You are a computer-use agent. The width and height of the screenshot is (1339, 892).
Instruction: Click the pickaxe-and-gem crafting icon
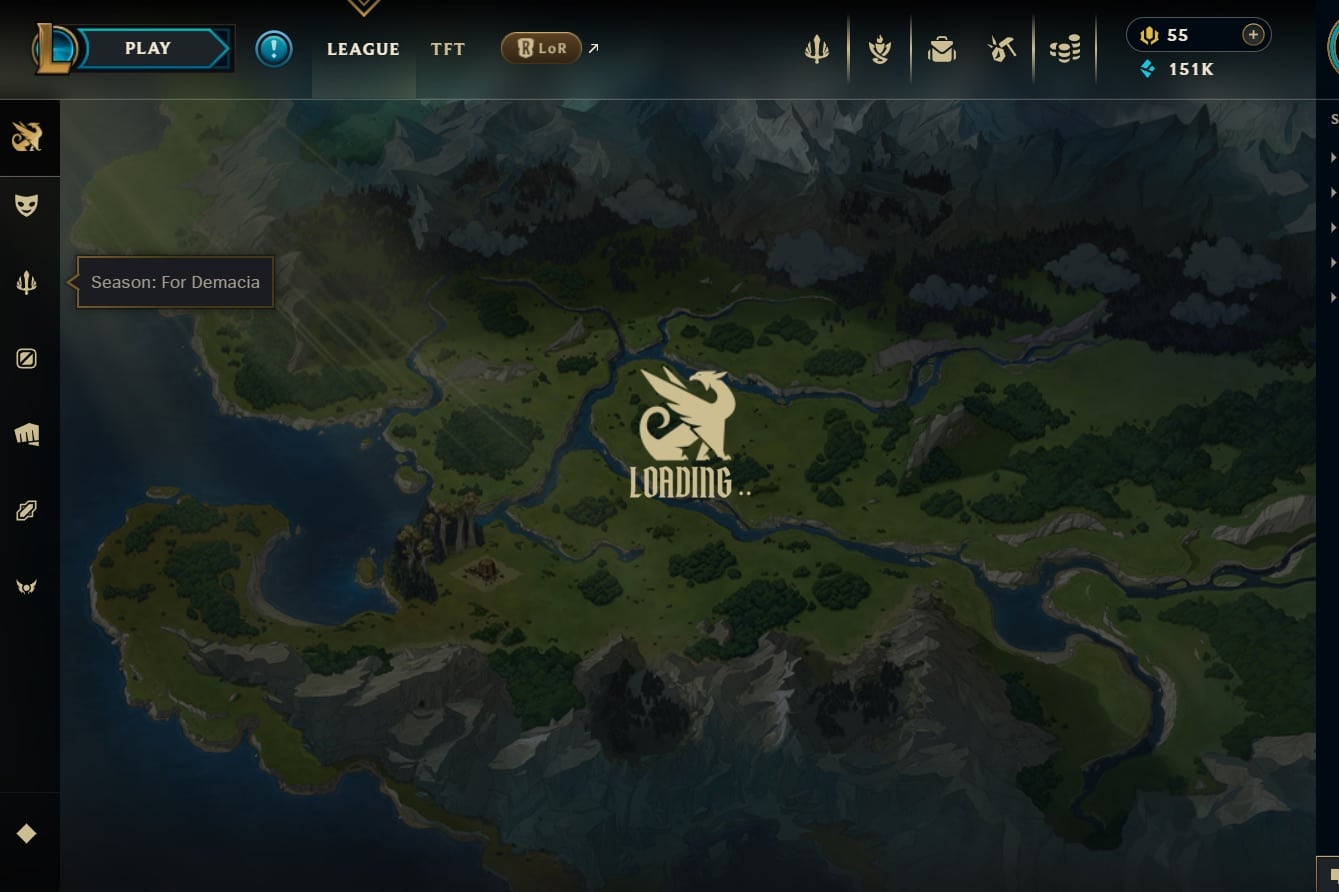1002,48
